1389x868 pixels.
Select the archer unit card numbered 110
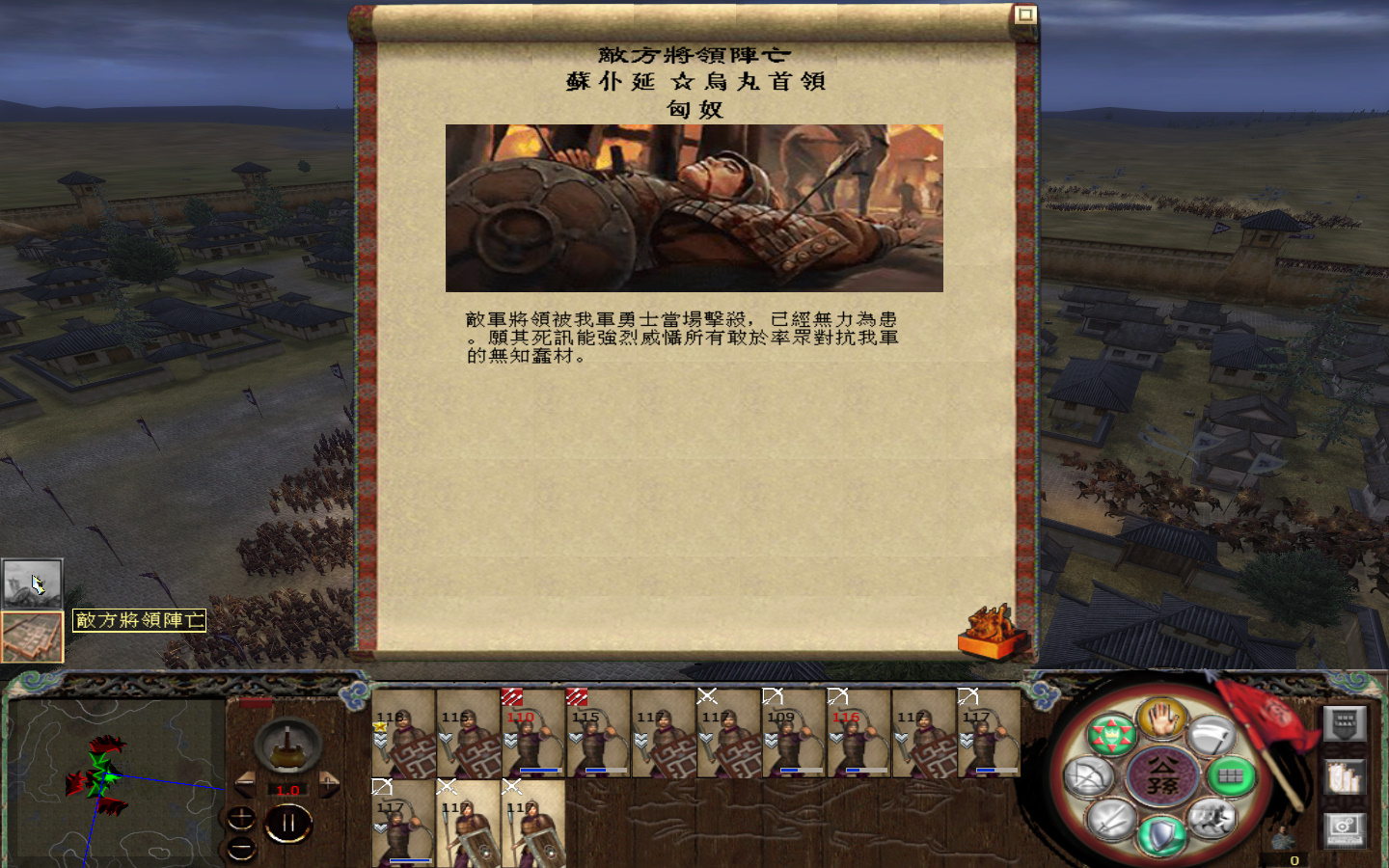tap(532, 735)
